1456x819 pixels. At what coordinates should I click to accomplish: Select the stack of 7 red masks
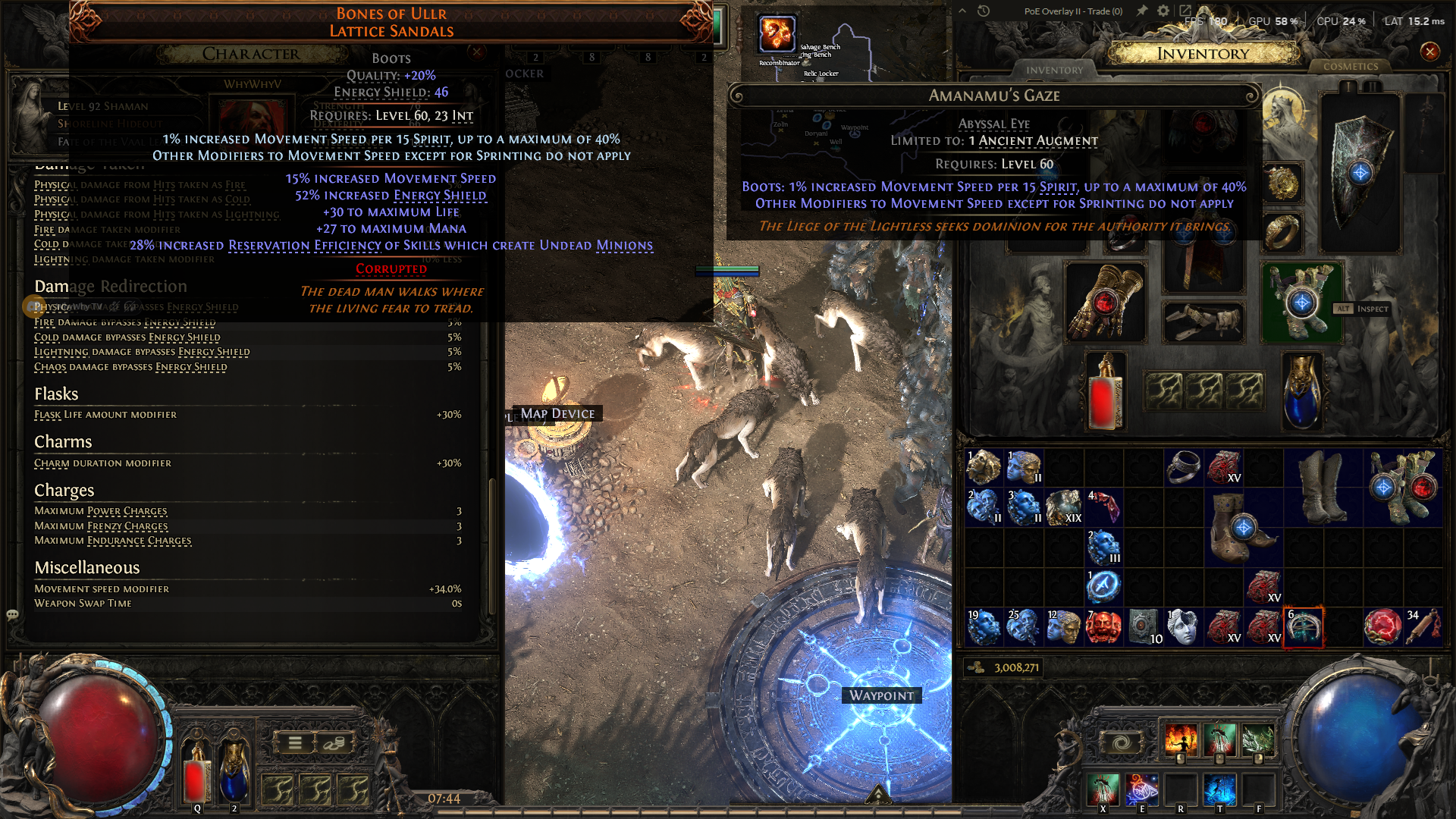tap(1103, 627)
